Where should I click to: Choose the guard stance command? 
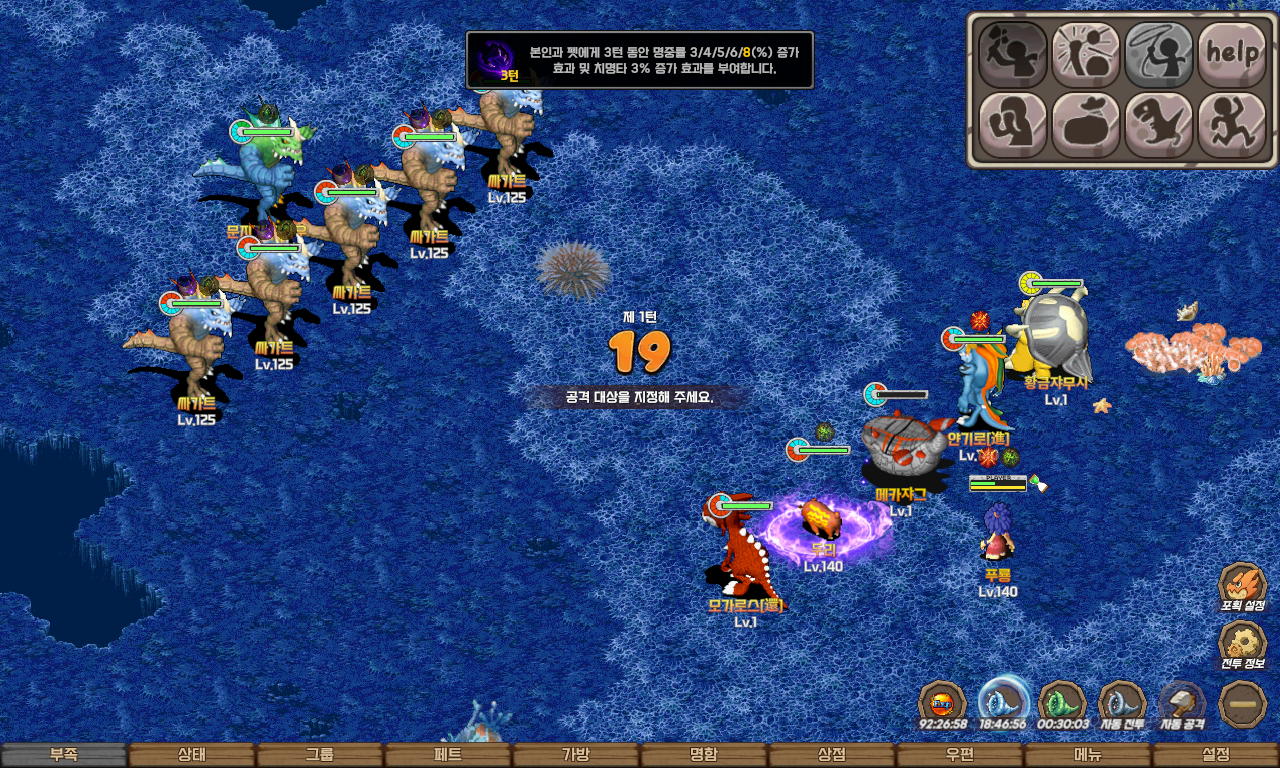point(1012,125)
